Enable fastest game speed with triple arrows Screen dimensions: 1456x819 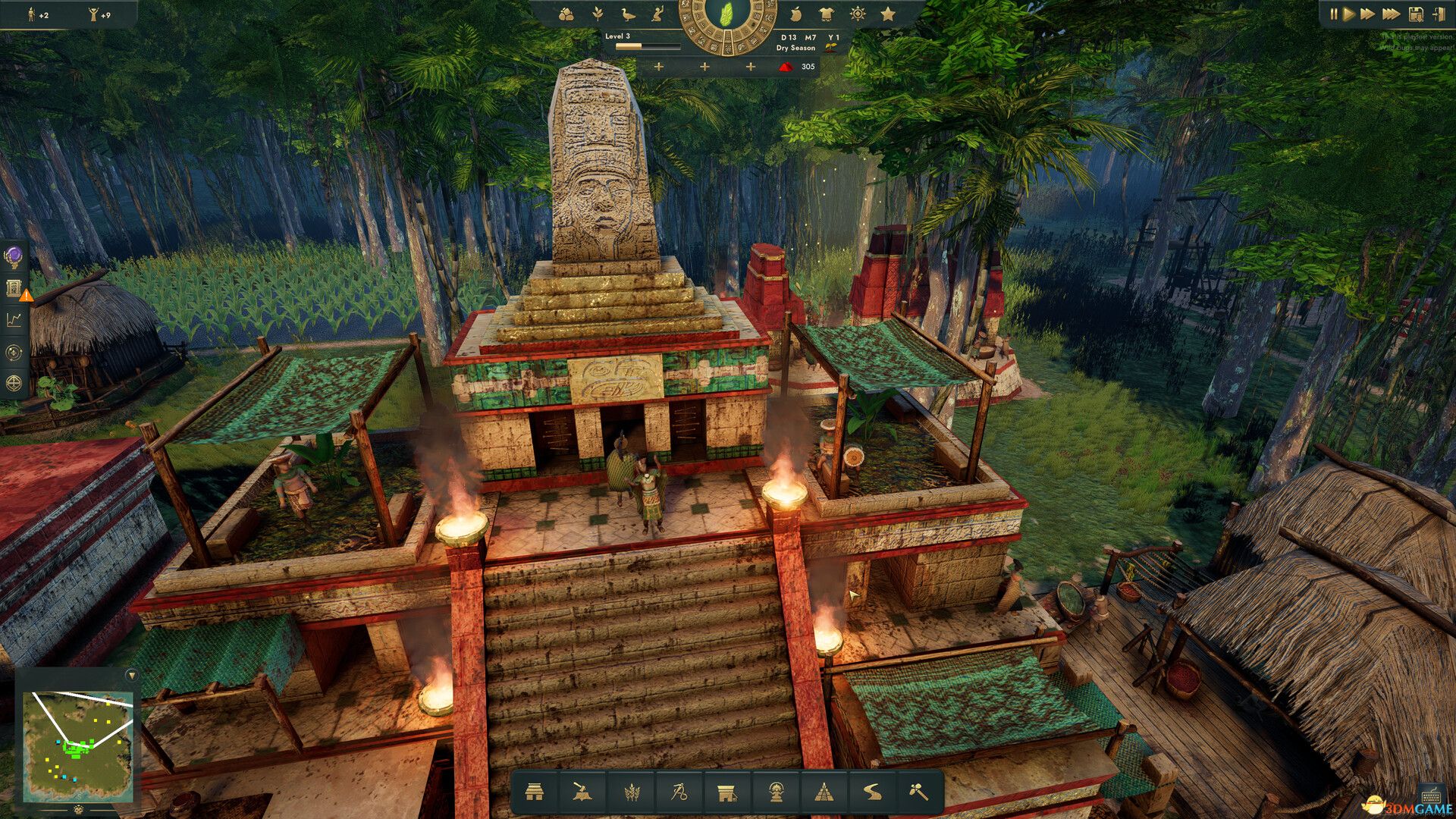click(1393, 13)
